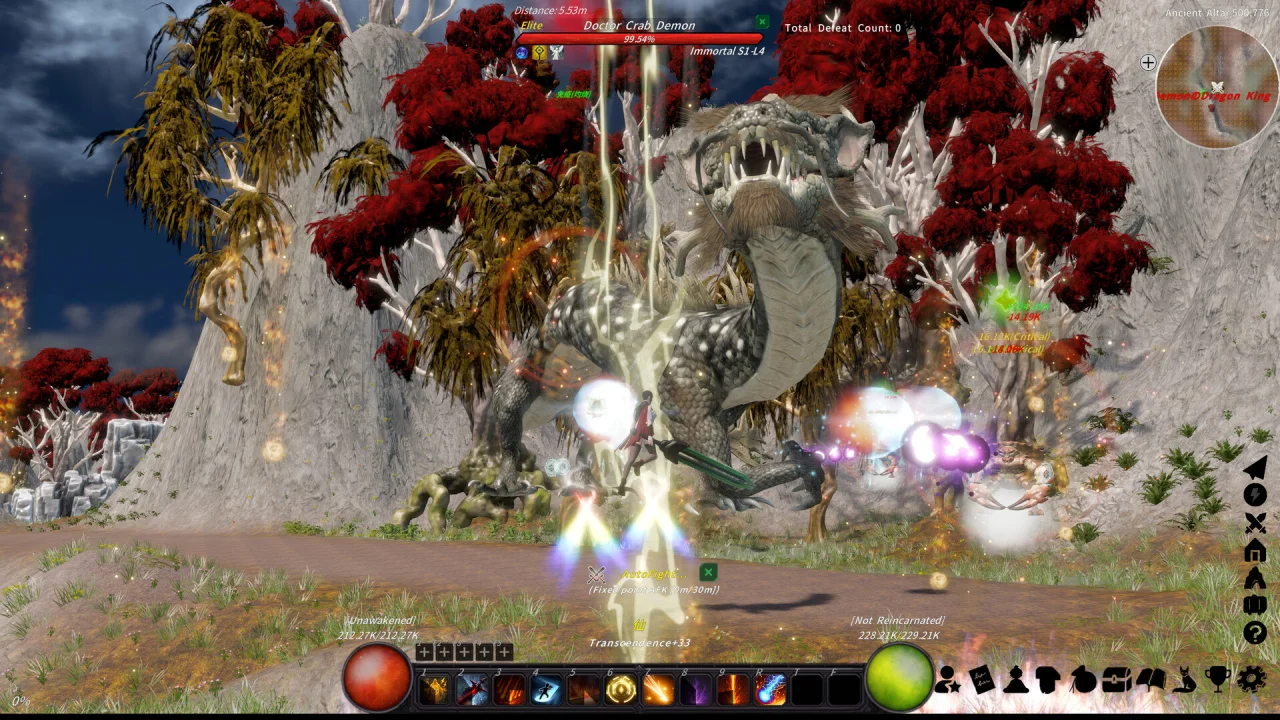The image size is (1280, 720).
Task: Open the trophy achievements icon
Action: tap(1217, 679)
